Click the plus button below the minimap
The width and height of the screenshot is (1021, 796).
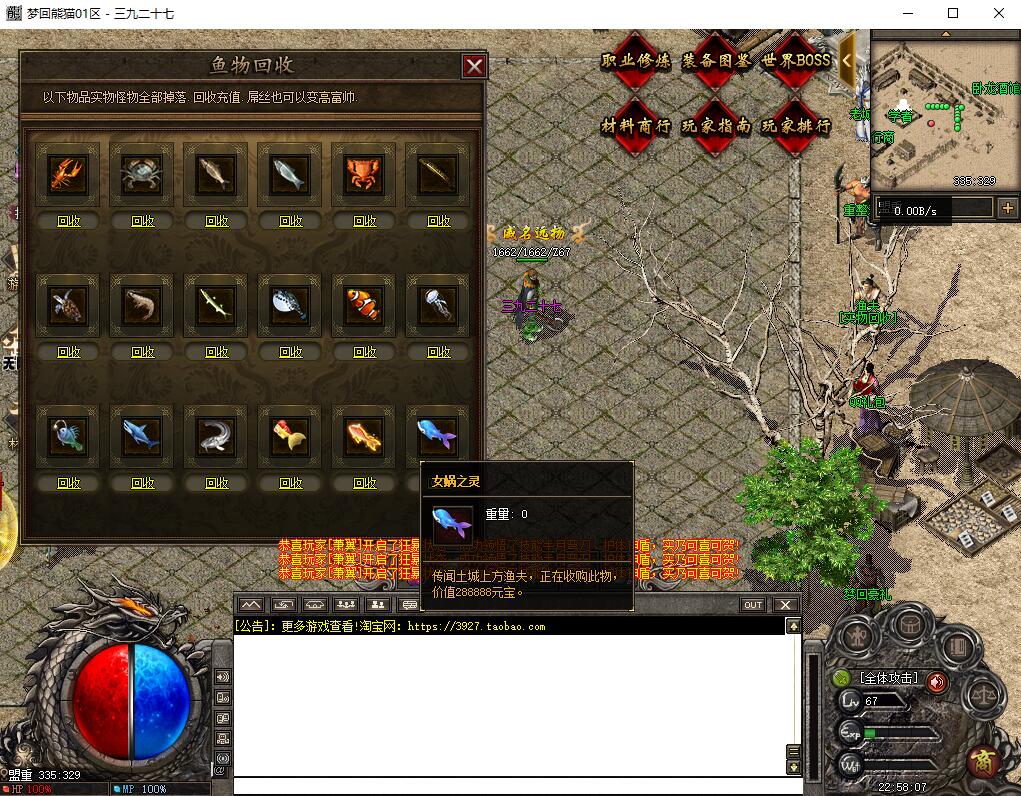1007,208
